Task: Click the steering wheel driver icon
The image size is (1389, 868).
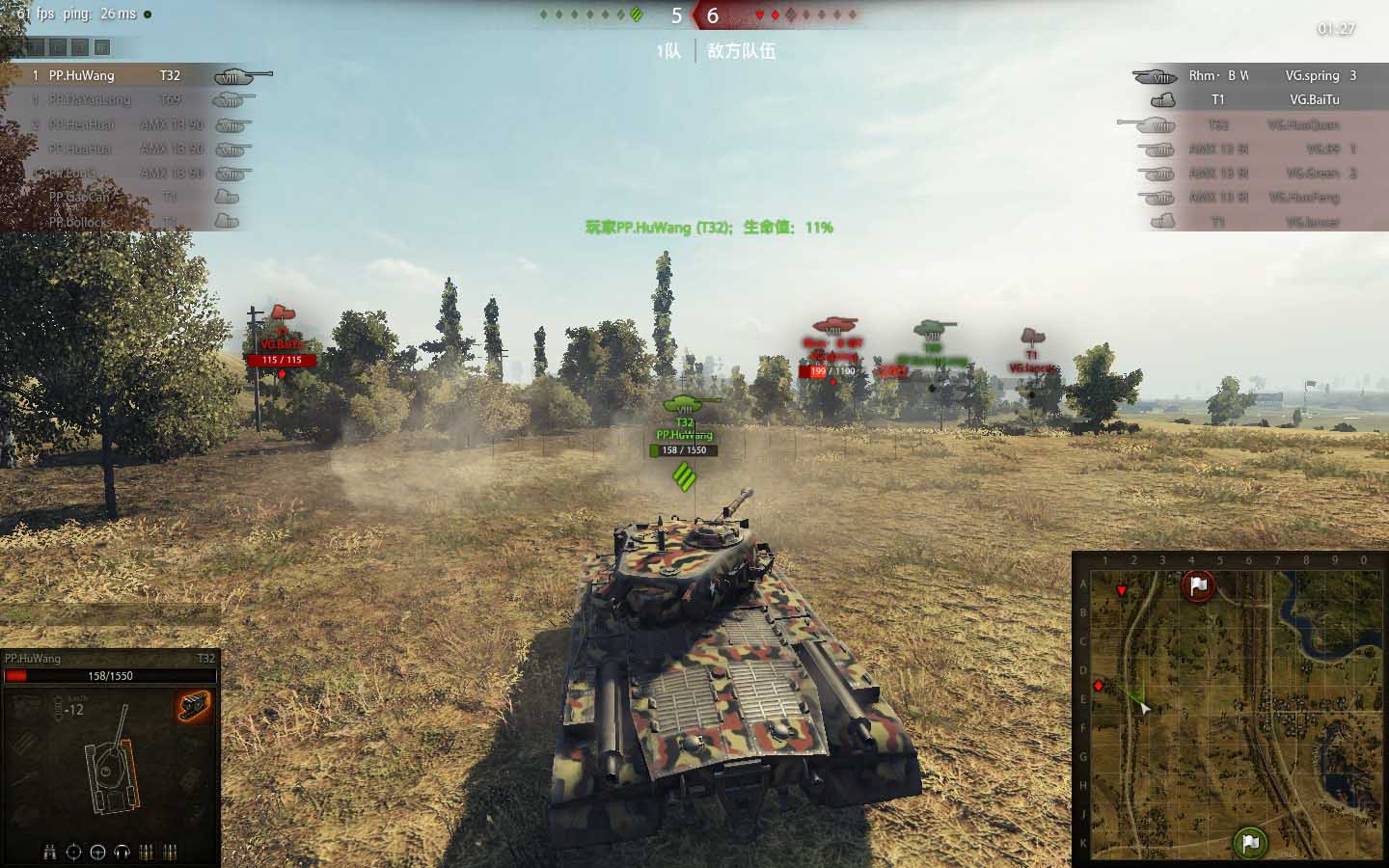Action: pyautogui.click(x=97, y=853)
